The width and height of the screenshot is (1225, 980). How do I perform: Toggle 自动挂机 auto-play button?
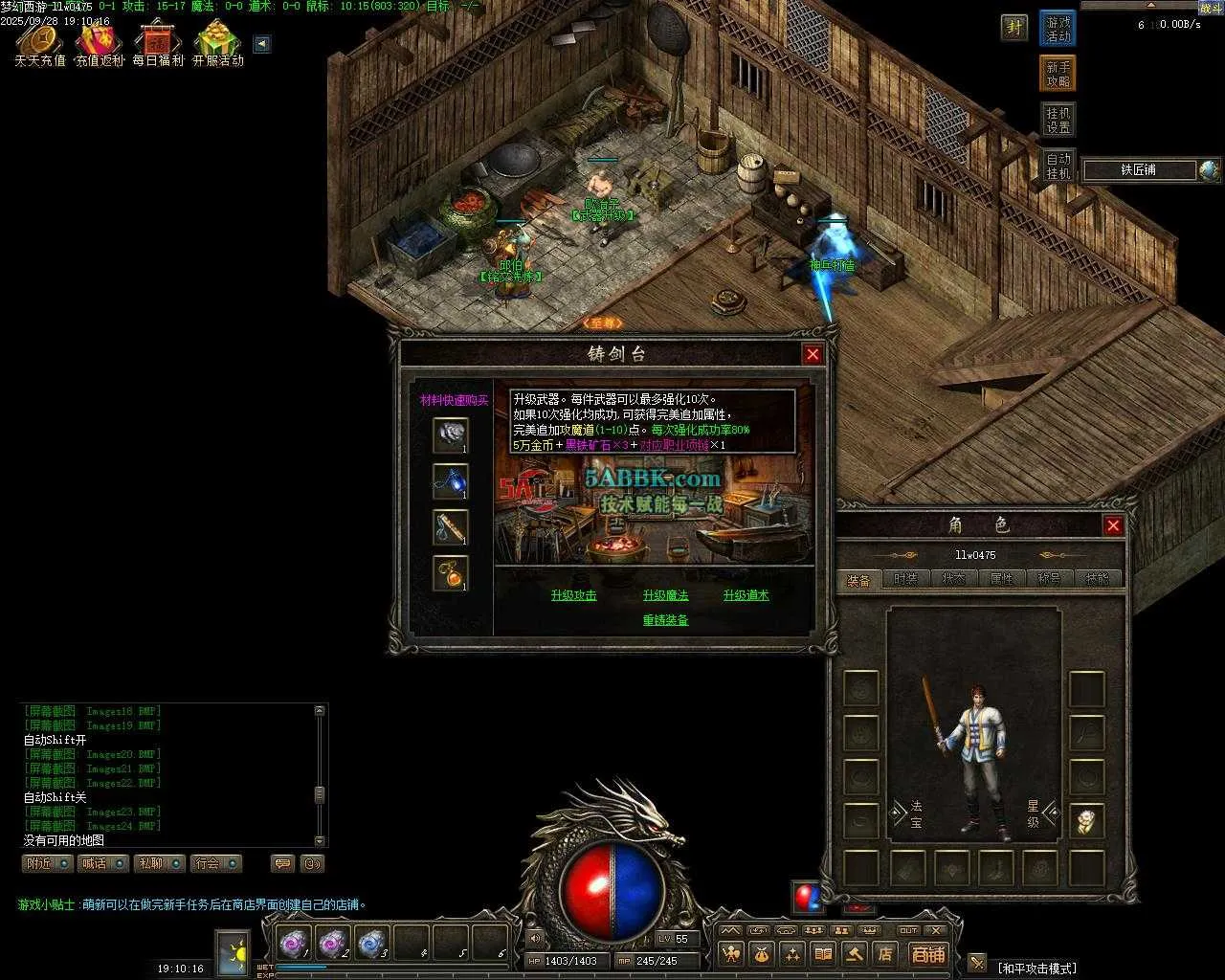pyautogui.click(x=1058, y=166)
